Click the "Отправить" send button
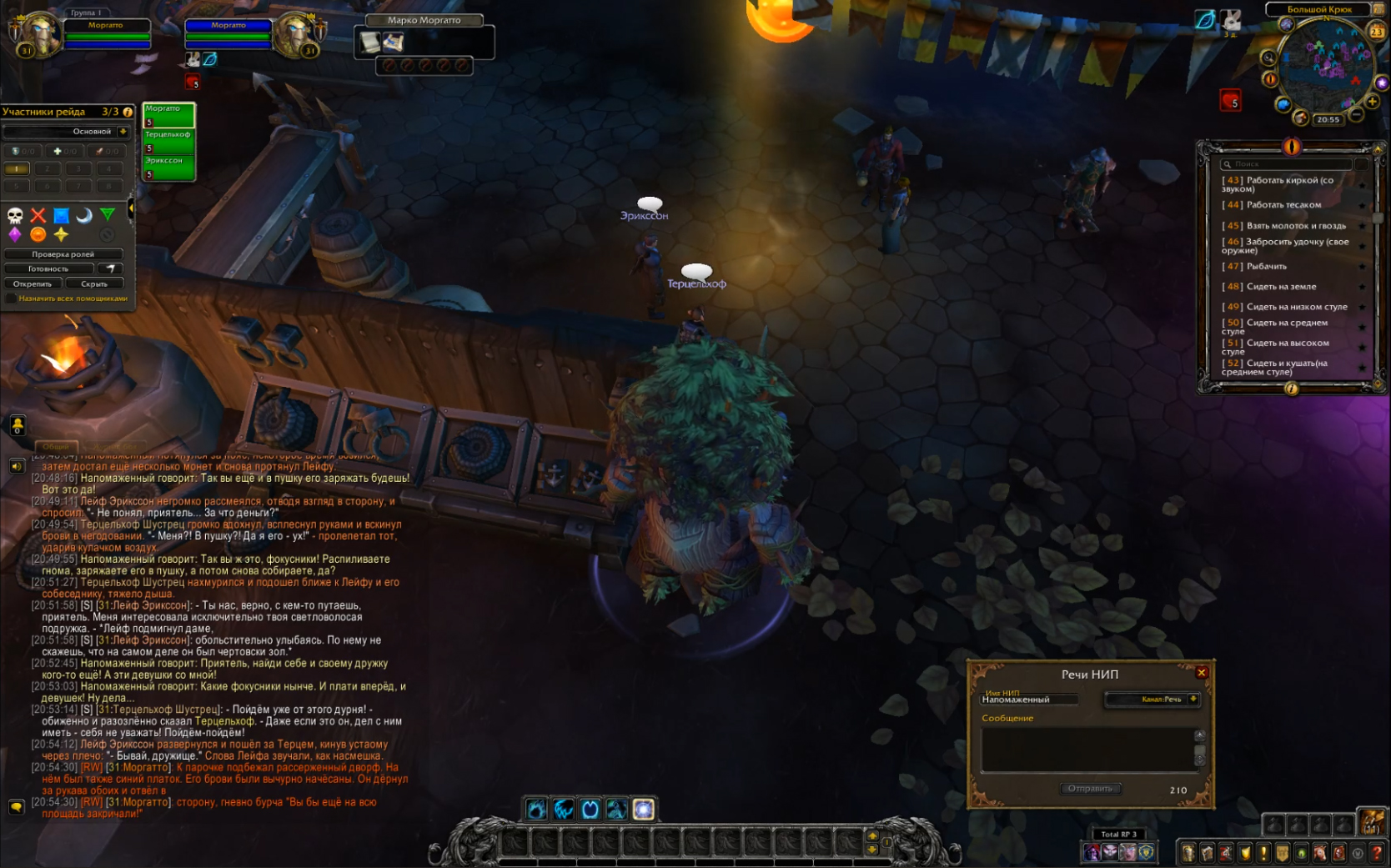 1091,789
